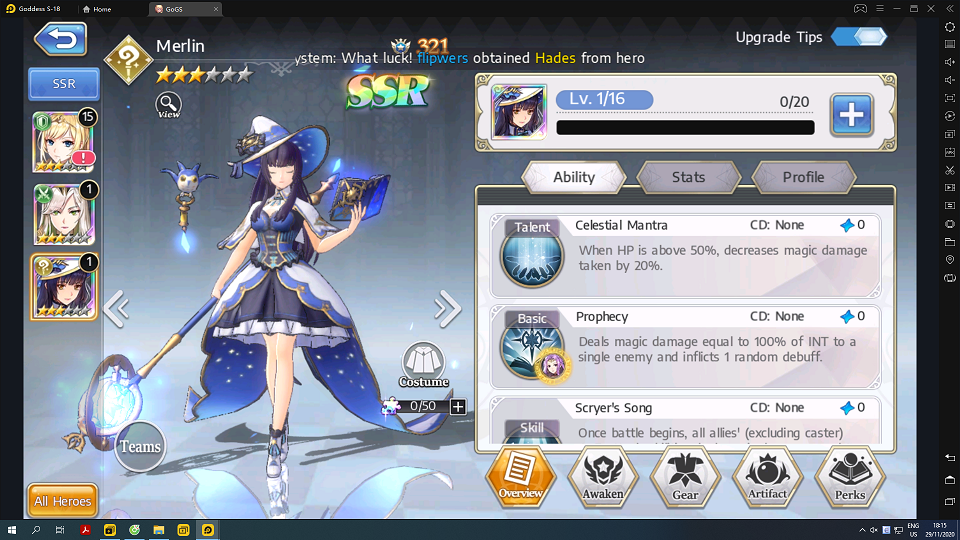Go back using the blue arrow button
Screen dimensions: 960x540
point(60,39)
